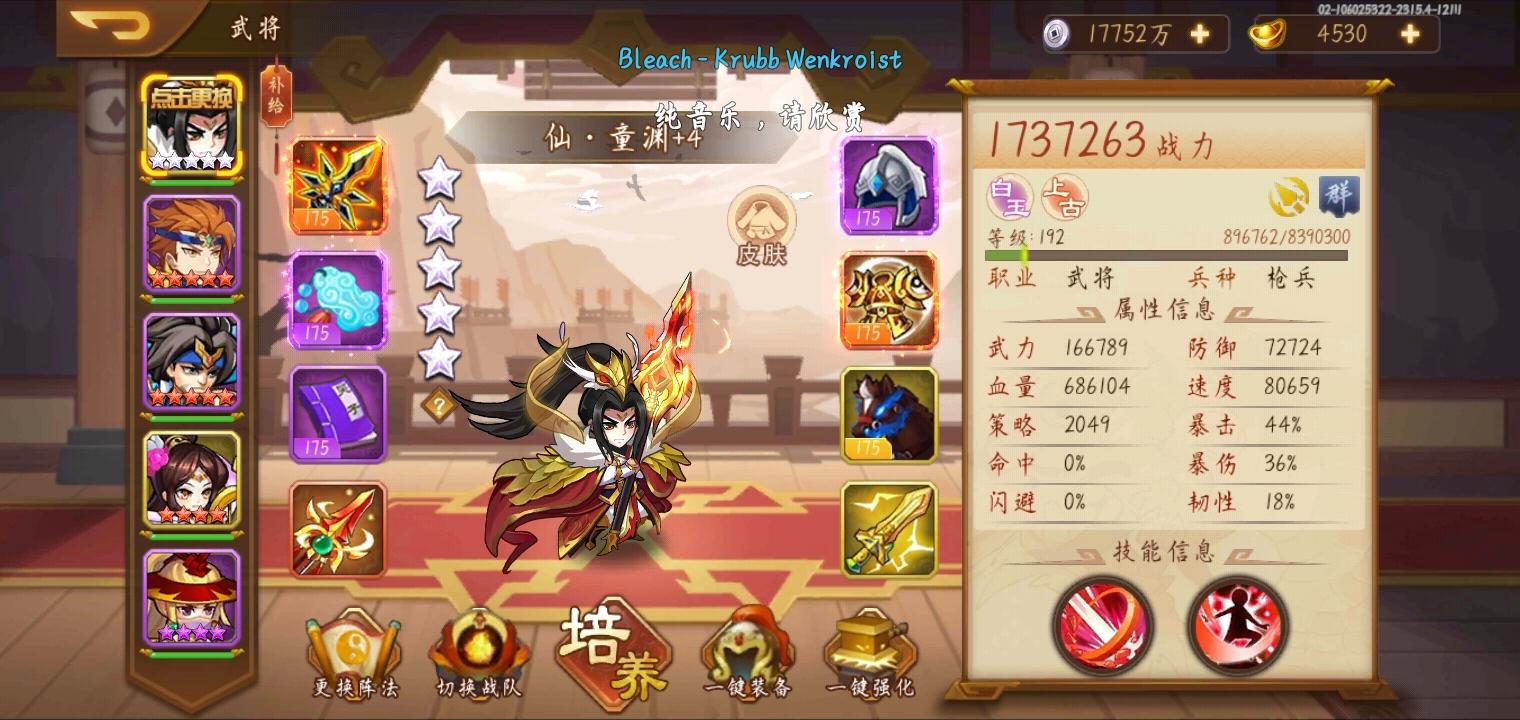Expand the question mark hint beside the book item
The height and width of the screenshot is (720, 1520).
[440, 404]
